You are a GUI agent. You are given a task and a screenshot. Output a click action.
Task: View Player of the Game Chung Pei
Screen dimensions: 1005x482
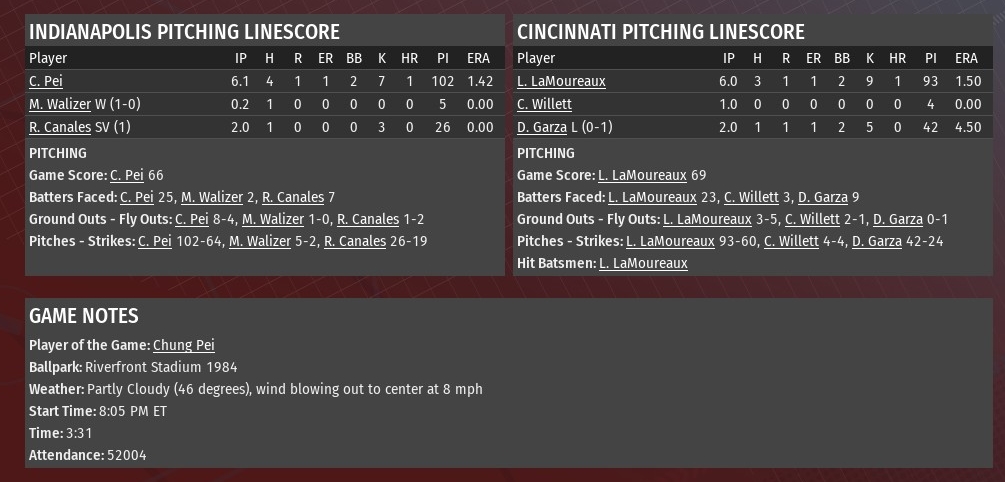coord(183,345)
